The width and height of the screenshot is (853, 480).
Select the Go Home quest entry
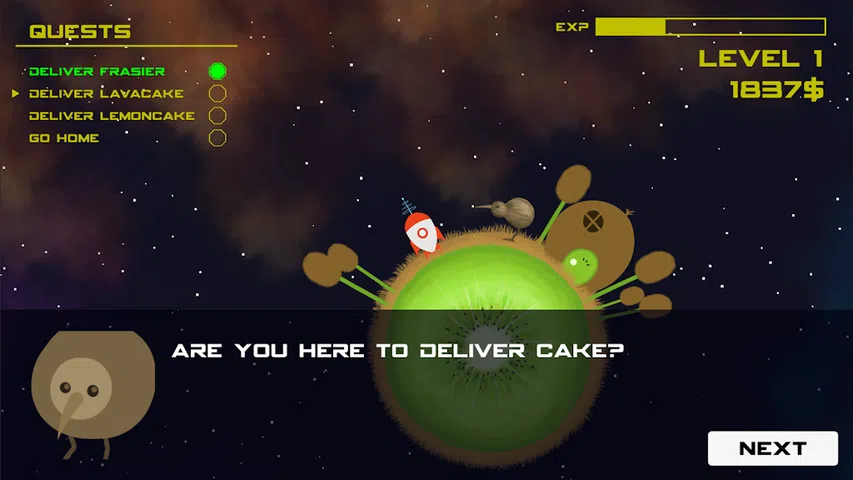pos(64,138)
